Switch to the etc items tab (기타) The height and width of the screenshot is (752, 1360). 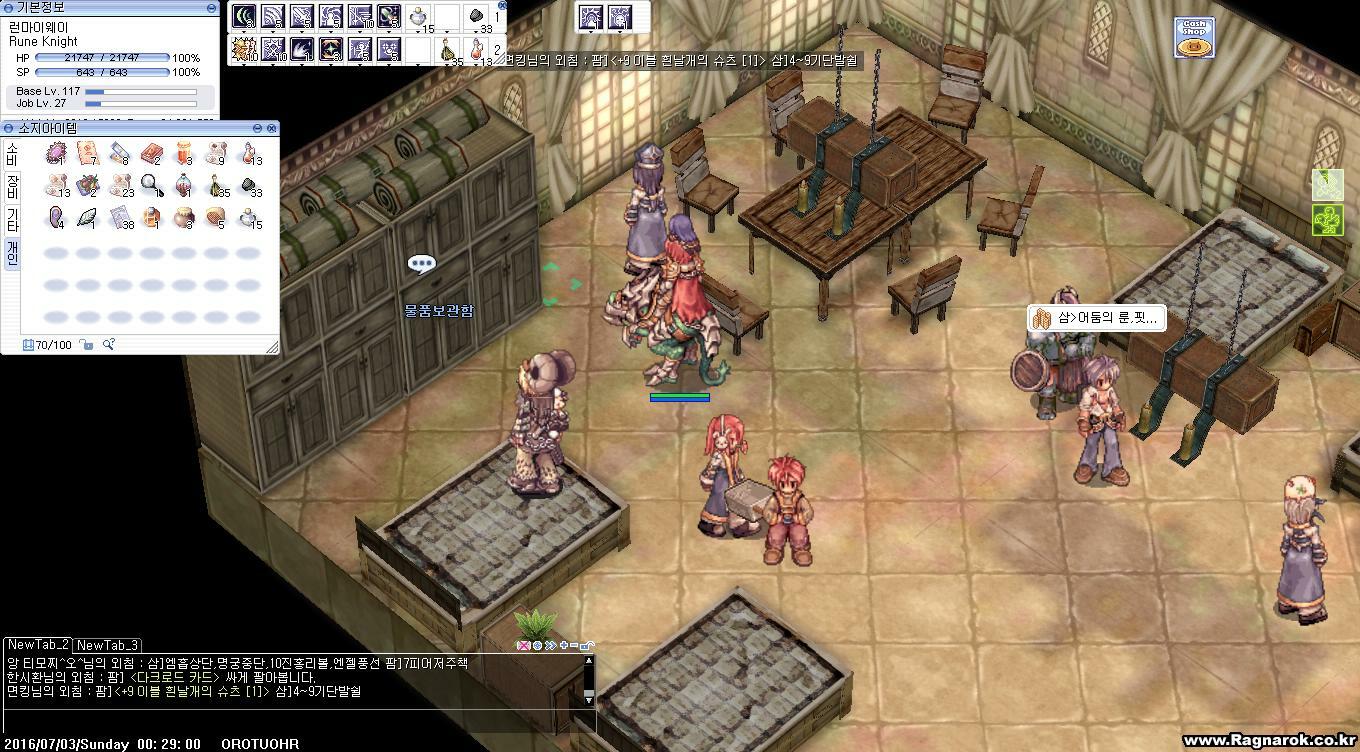[x=12, y=219]
